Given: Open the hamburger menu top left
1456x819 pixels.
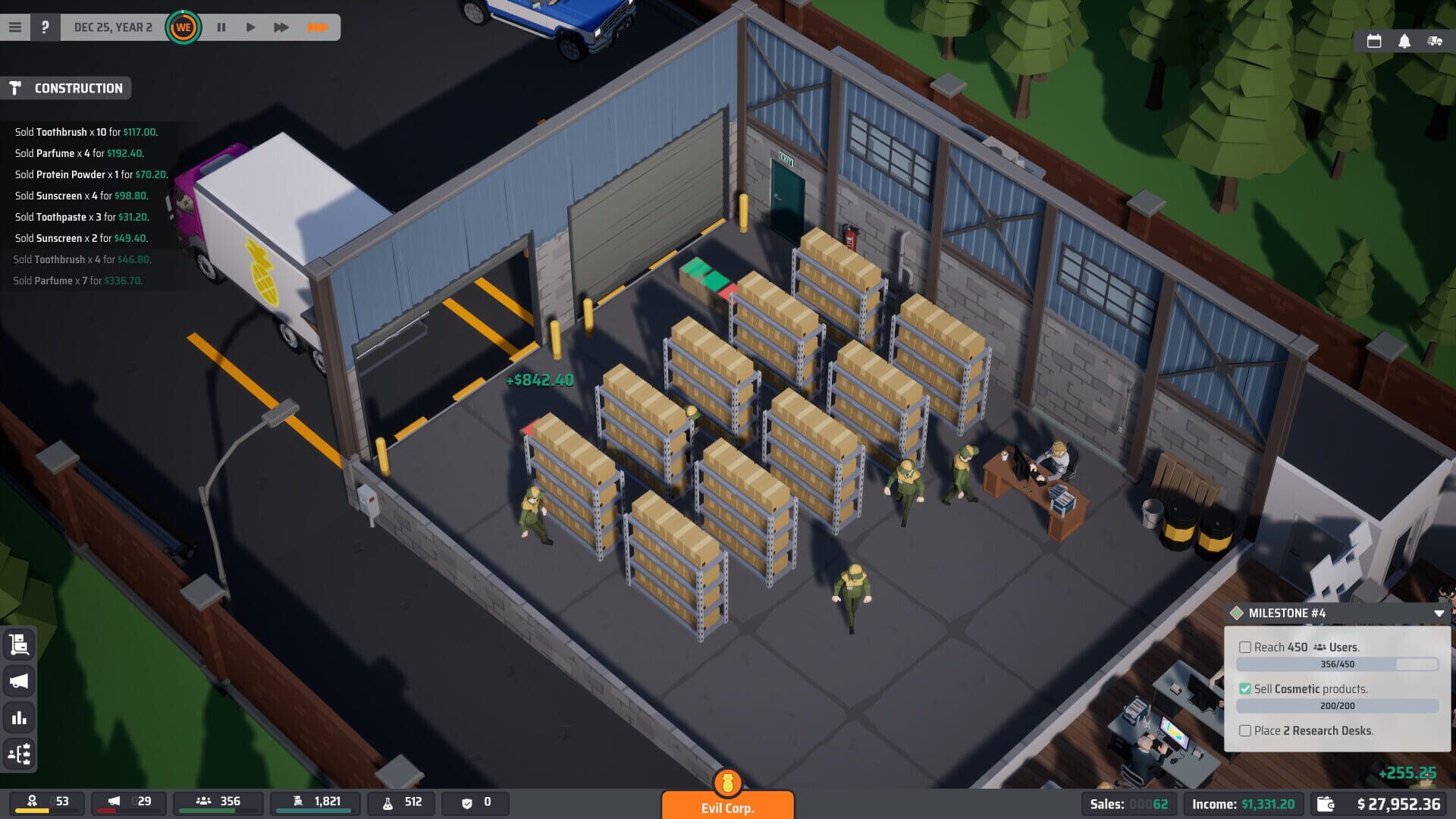Looking at the screenshot, I should click(x=15, y=25).
